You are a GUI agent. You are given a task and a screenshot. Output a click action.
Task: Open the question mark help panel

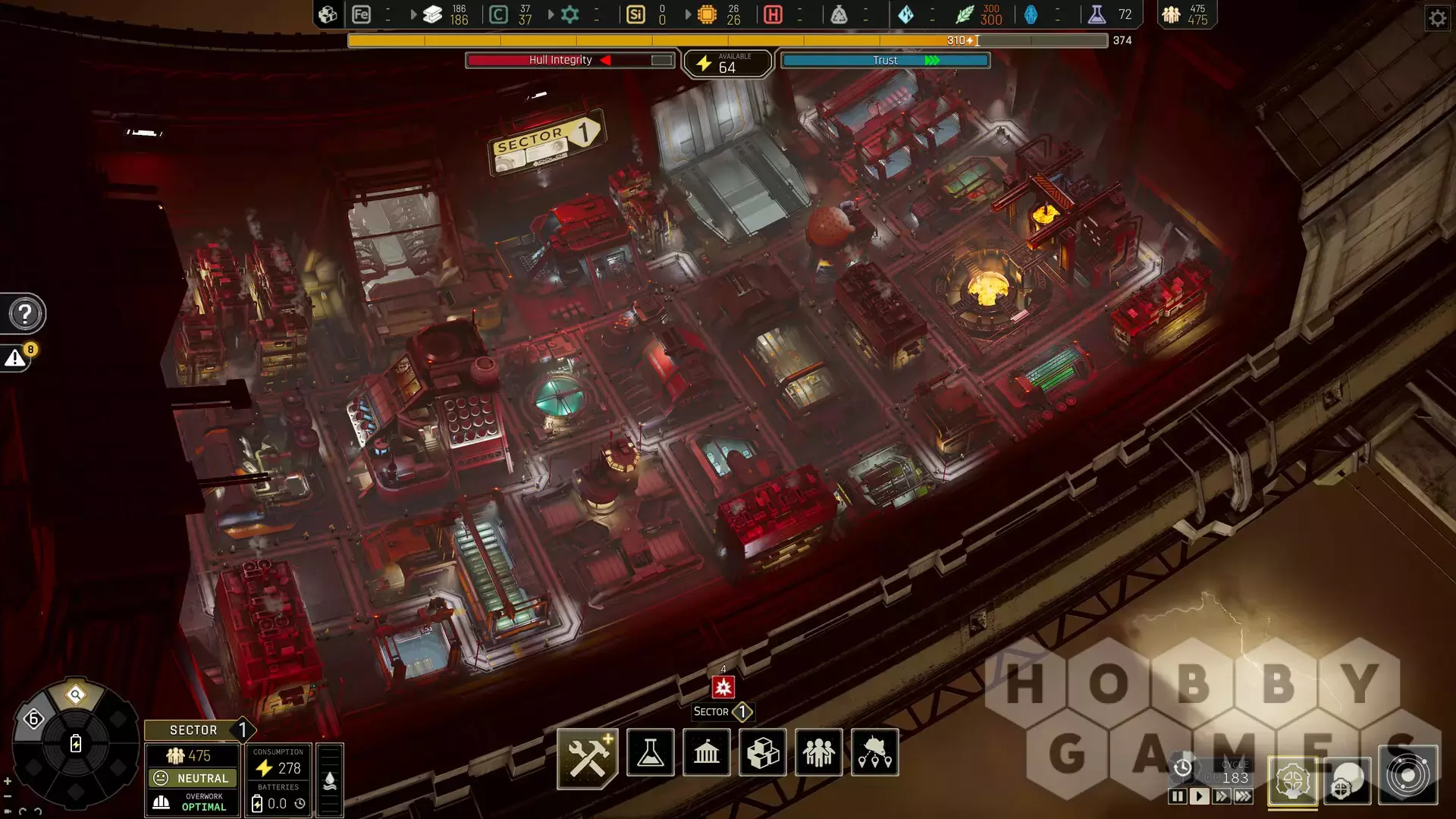pyautogui.click(x=24, y=313)
